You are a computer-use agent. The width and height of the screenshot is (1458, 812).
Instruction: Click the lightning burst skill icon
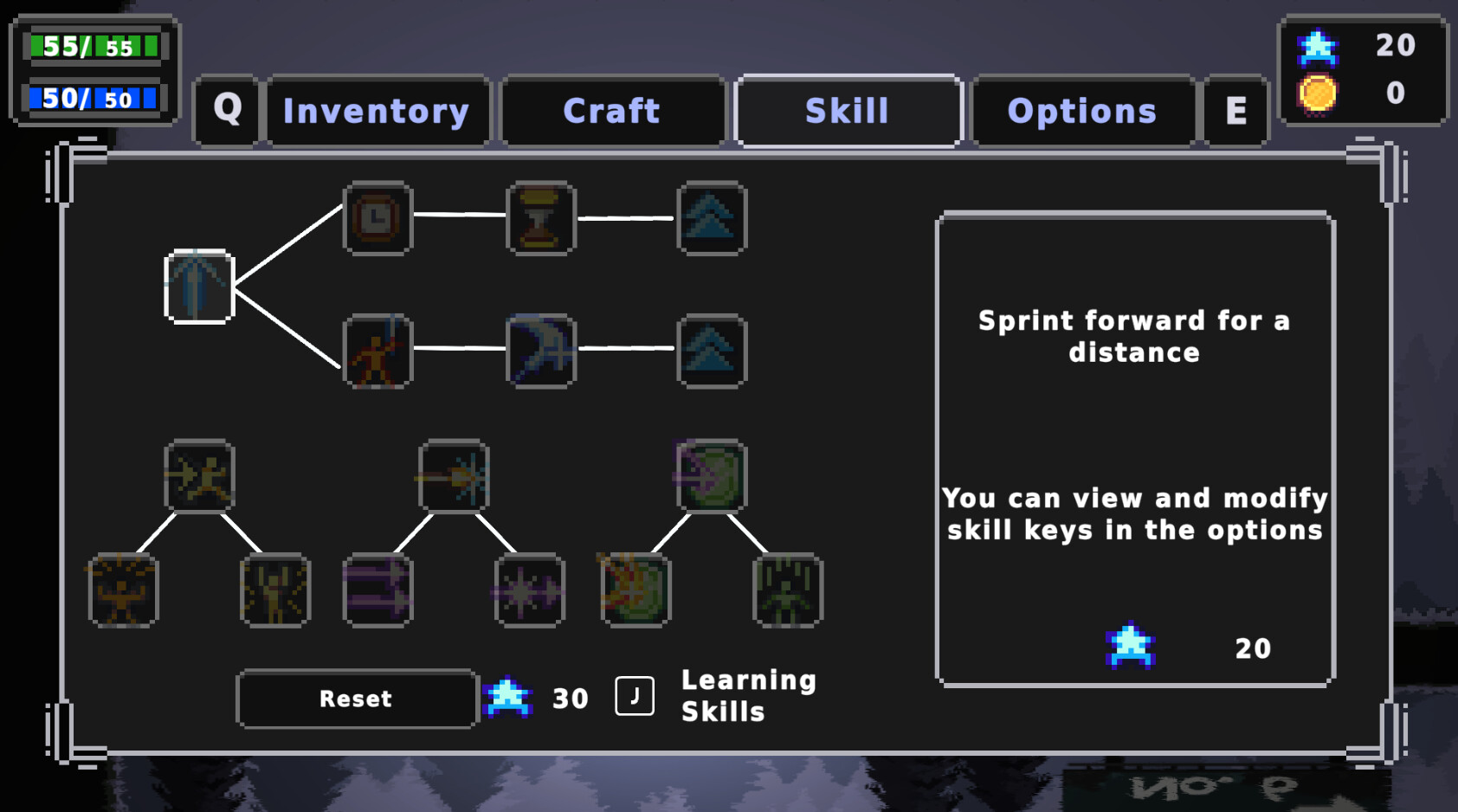(453, 477)
